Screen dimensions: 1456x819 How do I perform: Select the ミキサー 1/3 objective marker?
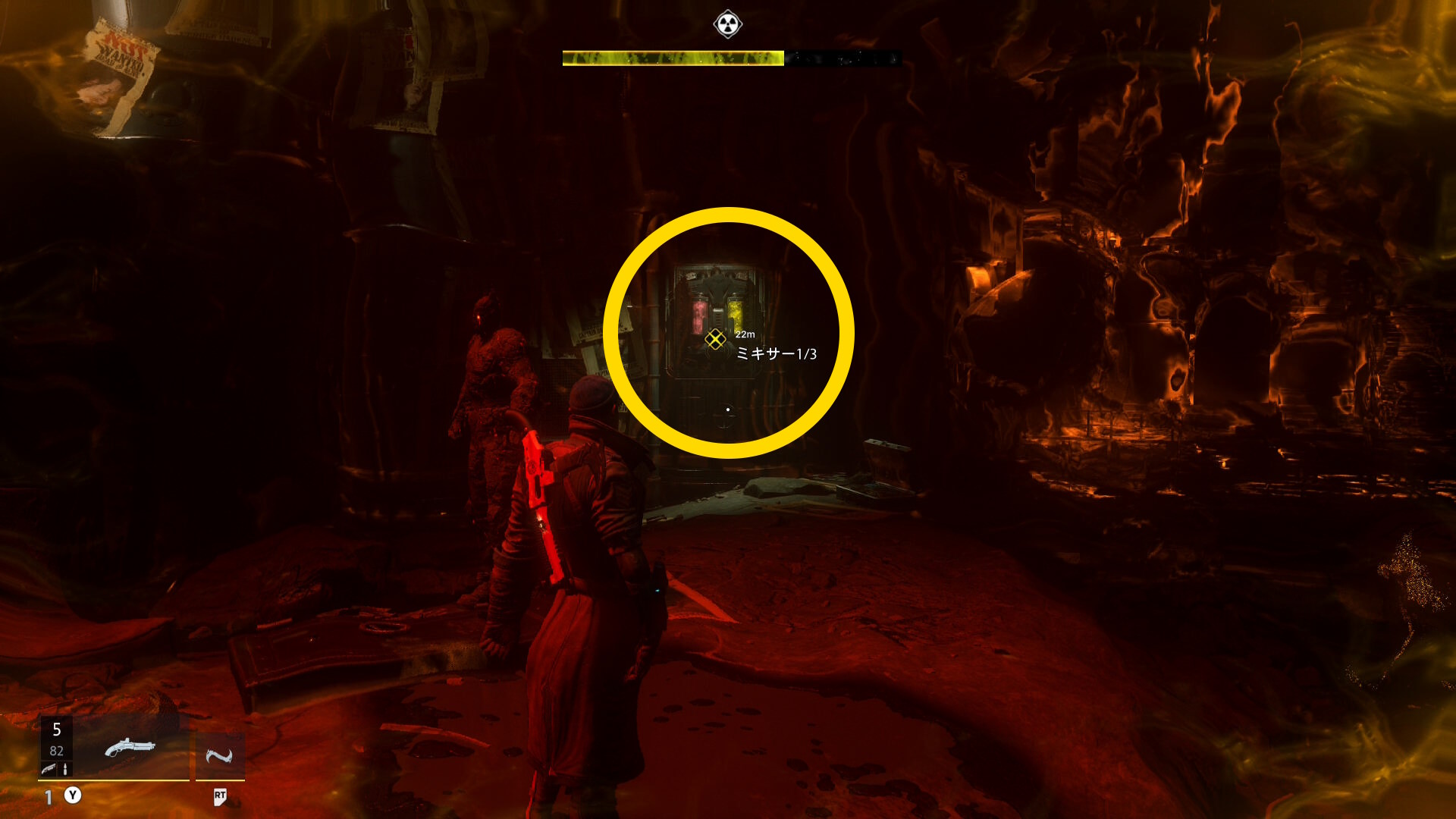coord(715,339)
